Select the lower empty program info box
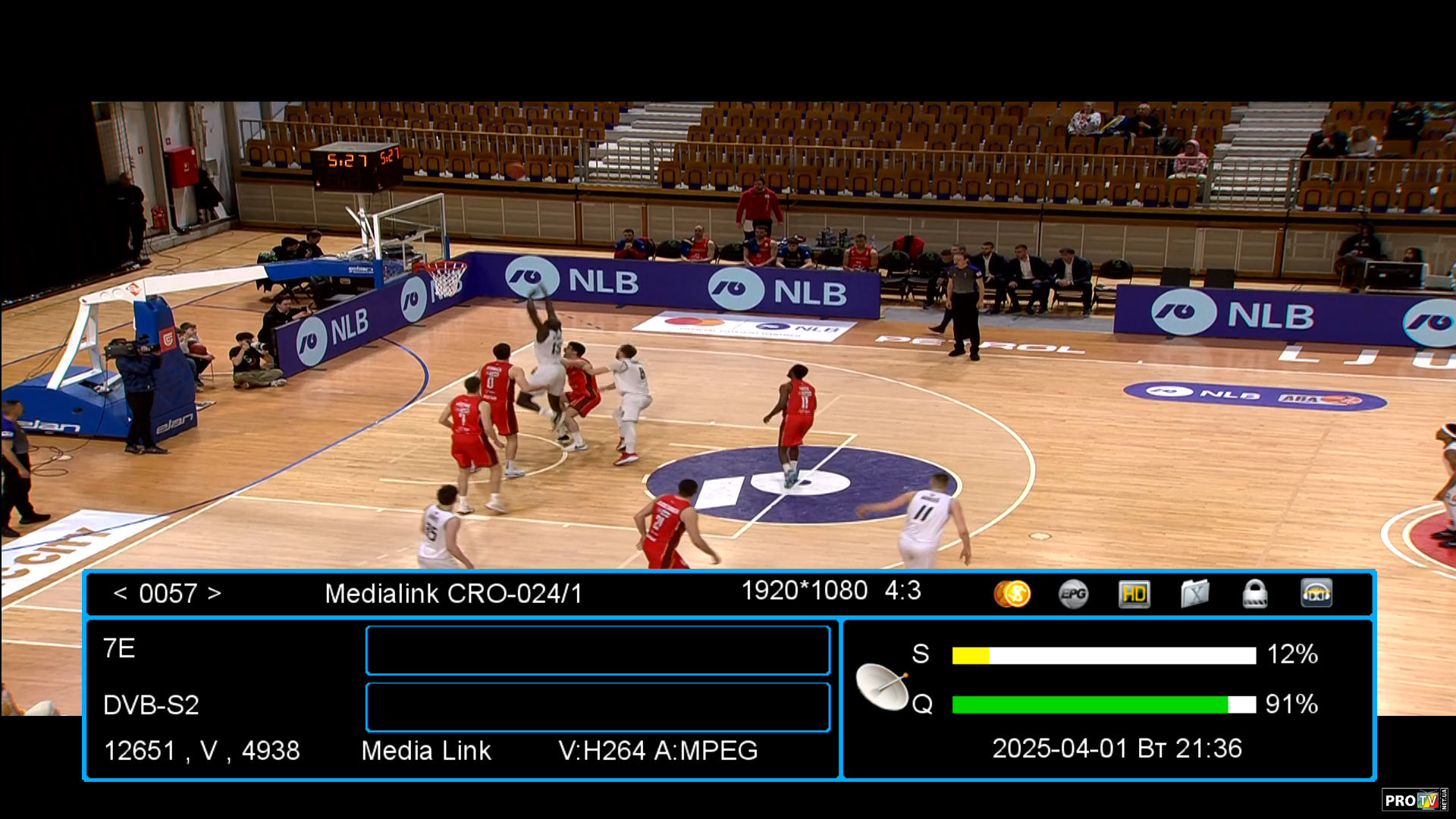The height and width of the screenshot is (819, 1456). click(598, 707)
